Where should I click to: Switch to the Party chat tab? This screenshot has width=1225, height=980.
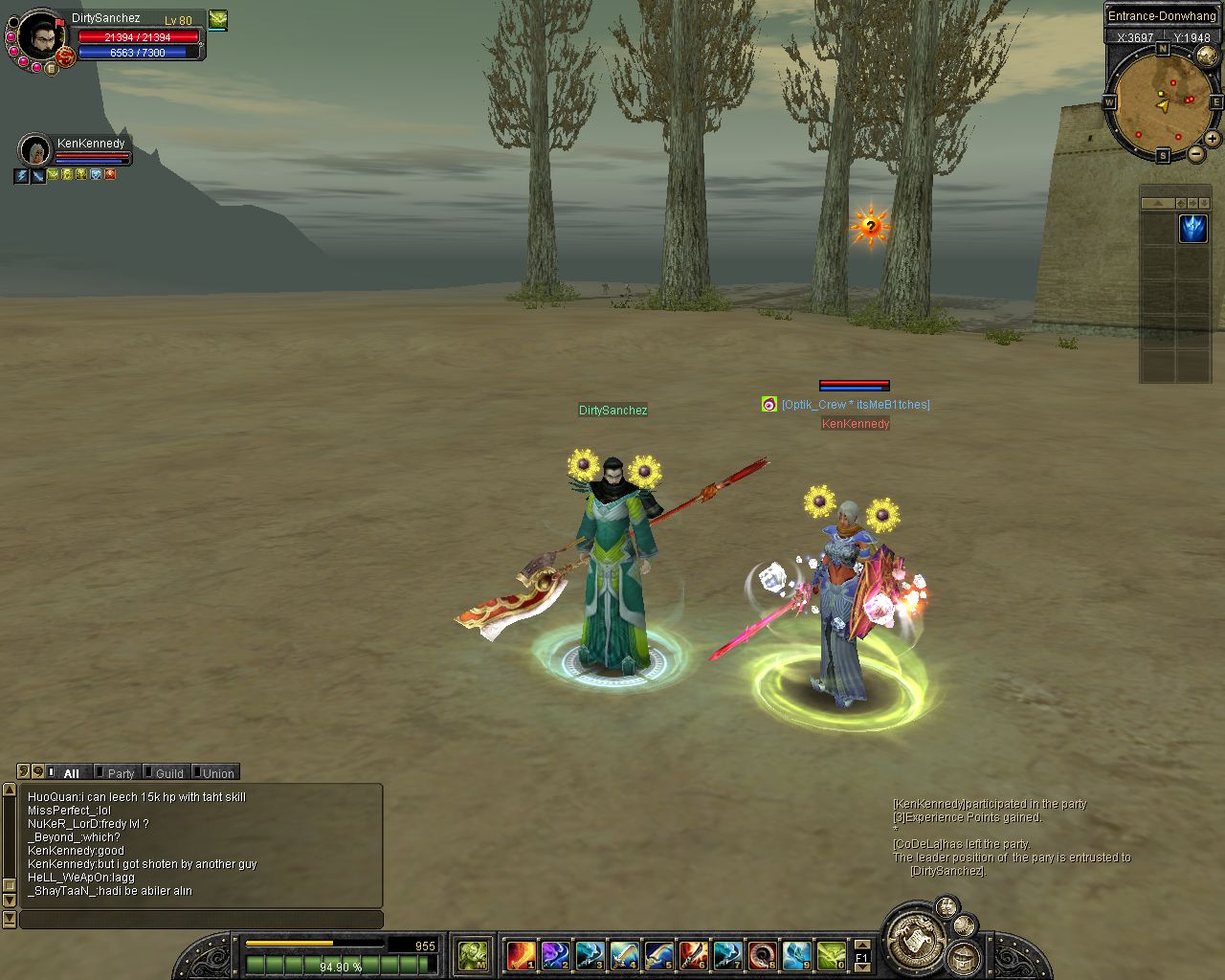tap(119, 773)
